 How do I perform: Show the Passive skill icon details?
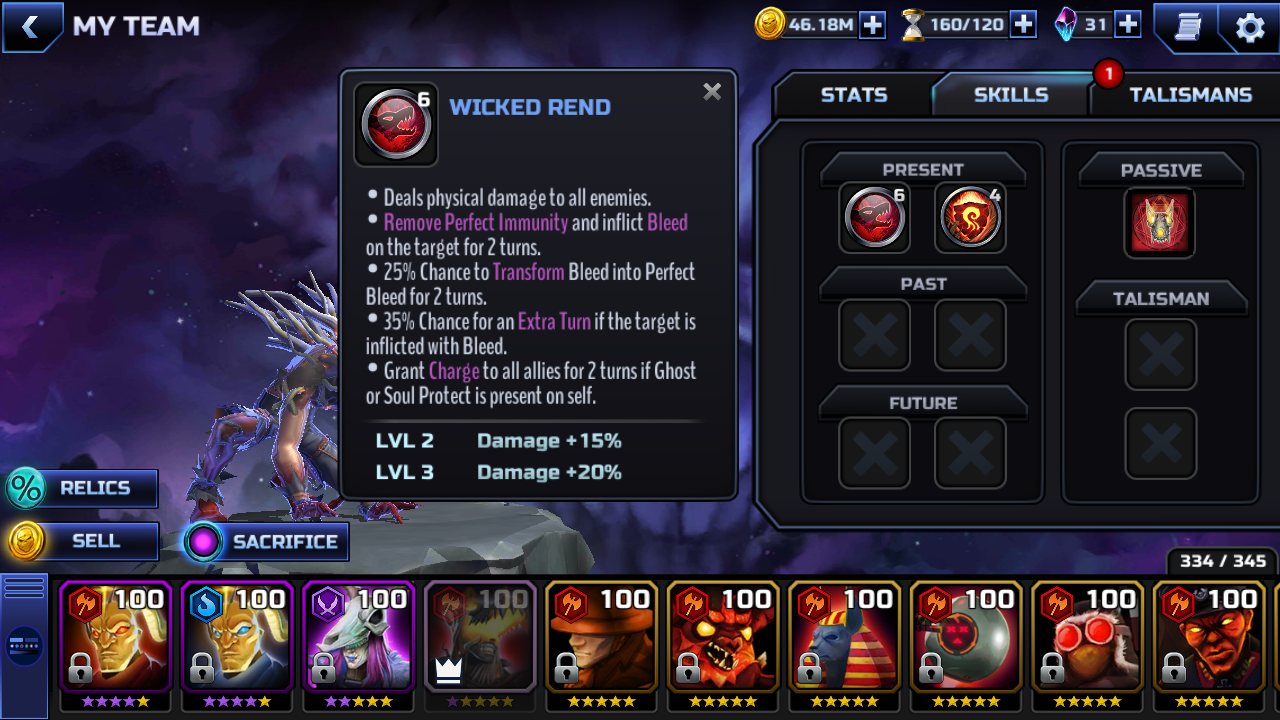tap(1160, 222)
